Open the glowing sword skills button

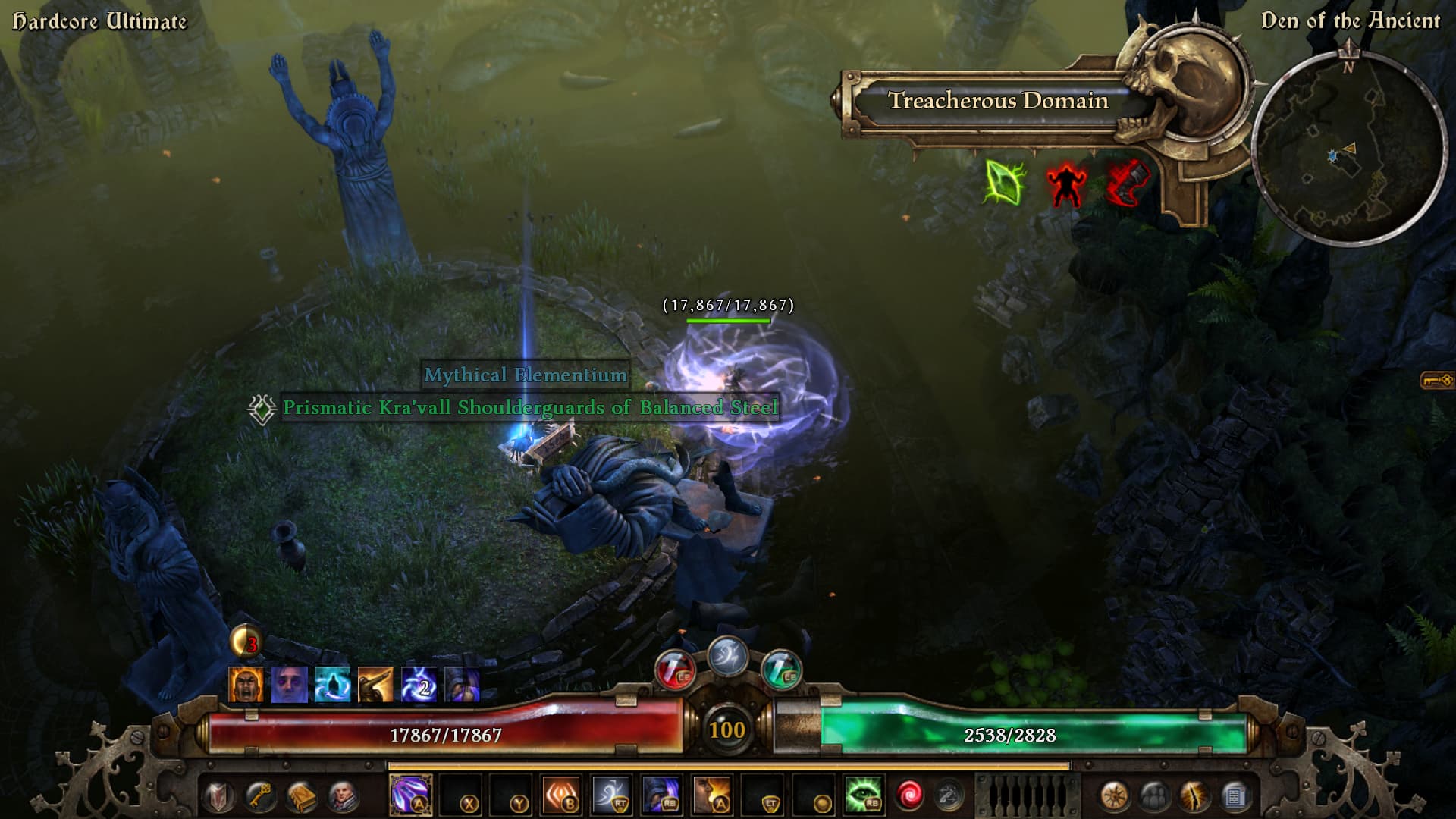(1194, 796)
